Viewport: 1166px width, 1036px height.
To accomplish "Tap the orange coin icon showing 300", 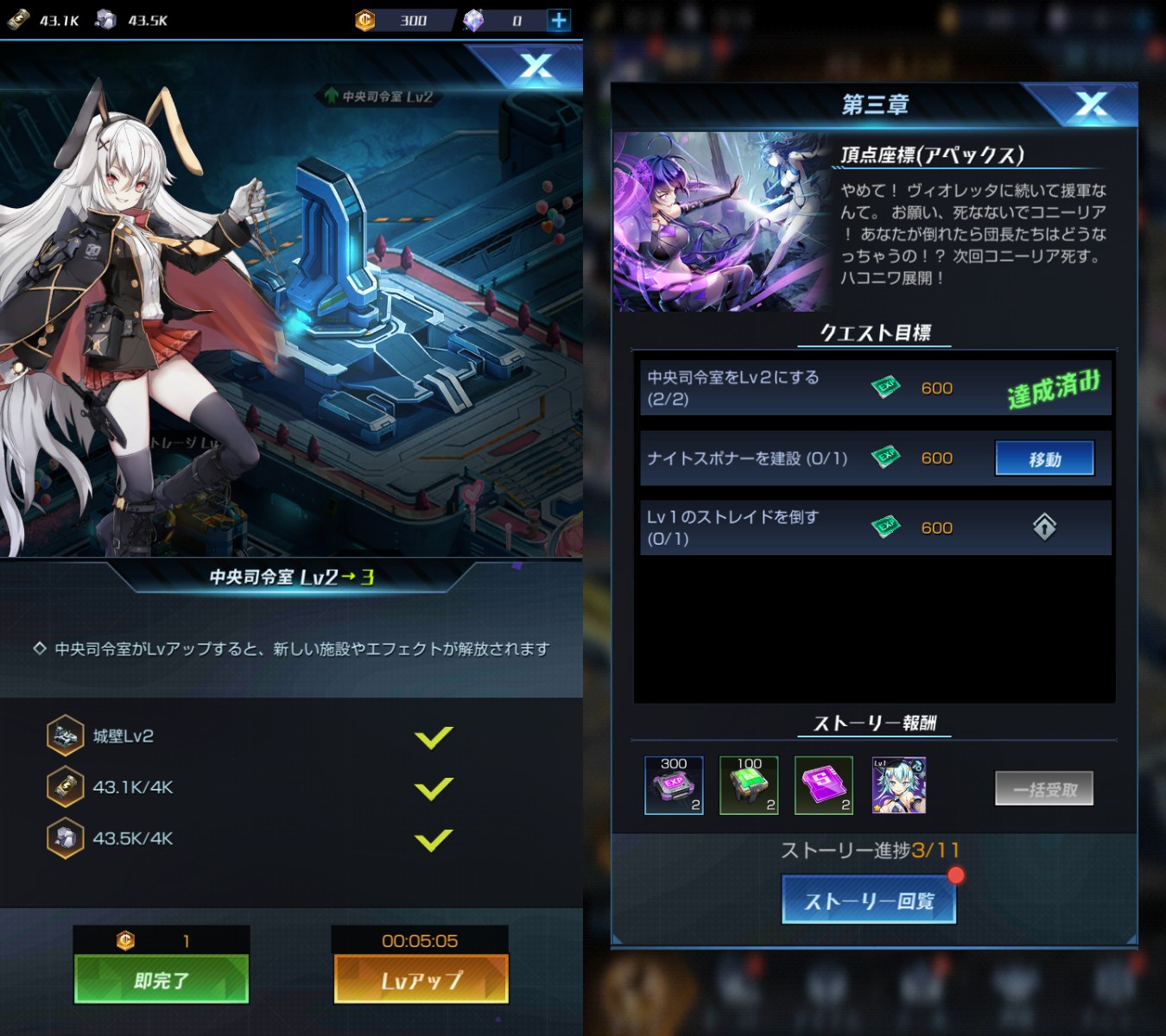I will pos(364,20).
